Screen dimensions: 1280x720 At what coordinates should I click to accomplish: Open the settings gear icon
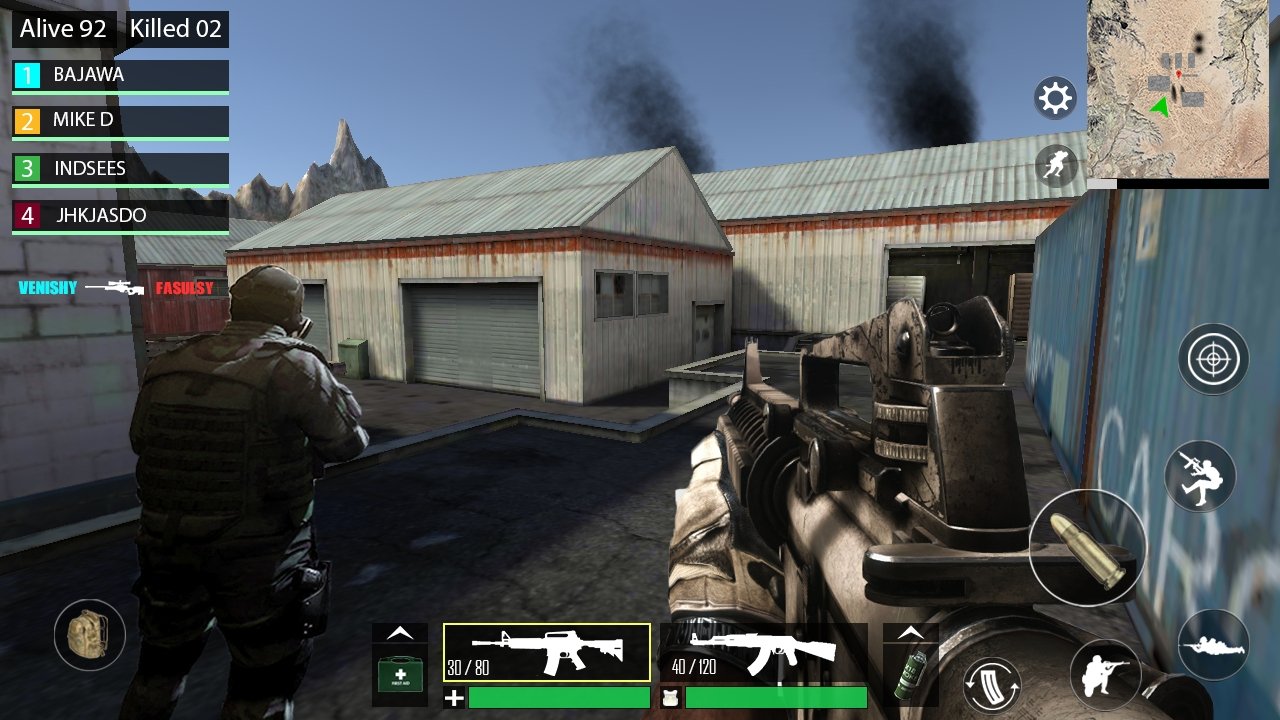pos(1056,98)
